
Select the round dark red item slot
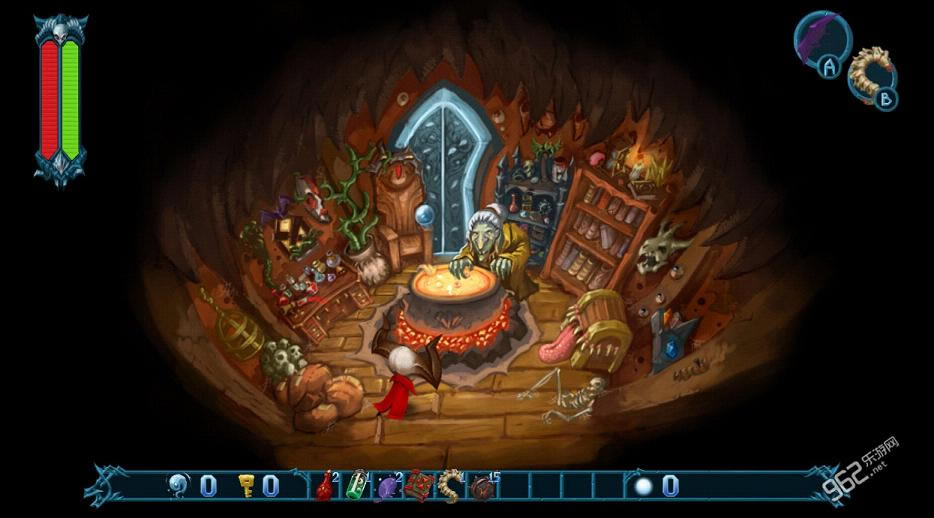tap(481, 488)
